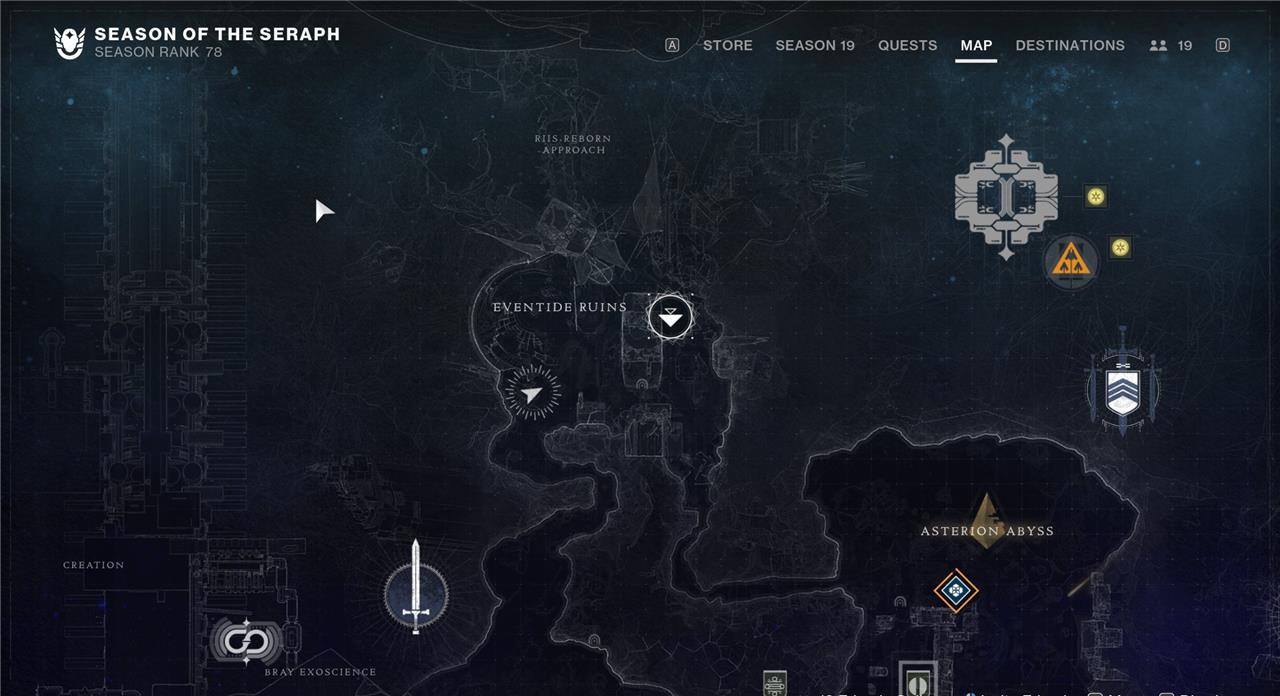
Task: Inspect the yellow challenge icon beside orange triangle
Action: pos(1120,247)
